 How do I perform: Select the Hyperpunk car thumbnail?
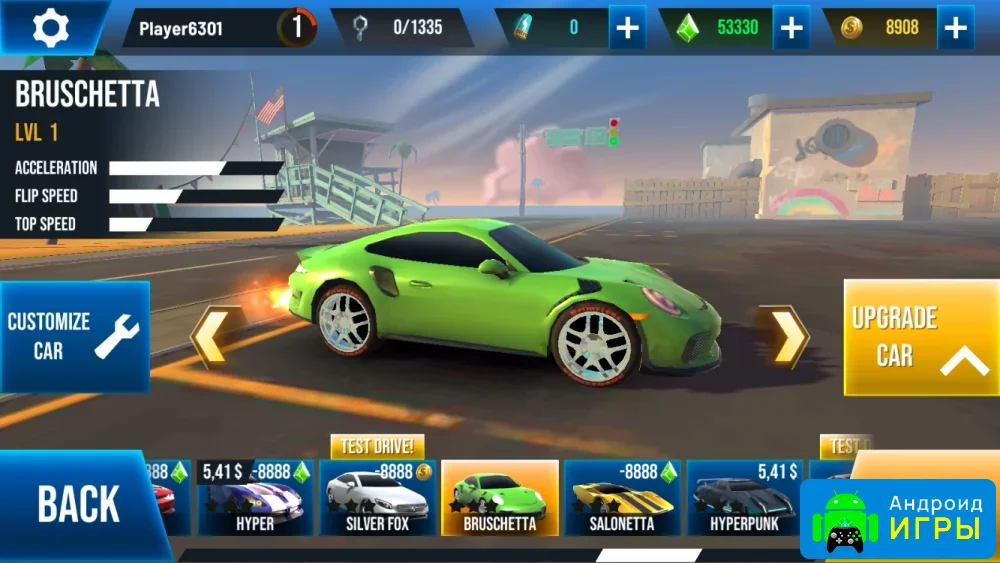[744, 498]
